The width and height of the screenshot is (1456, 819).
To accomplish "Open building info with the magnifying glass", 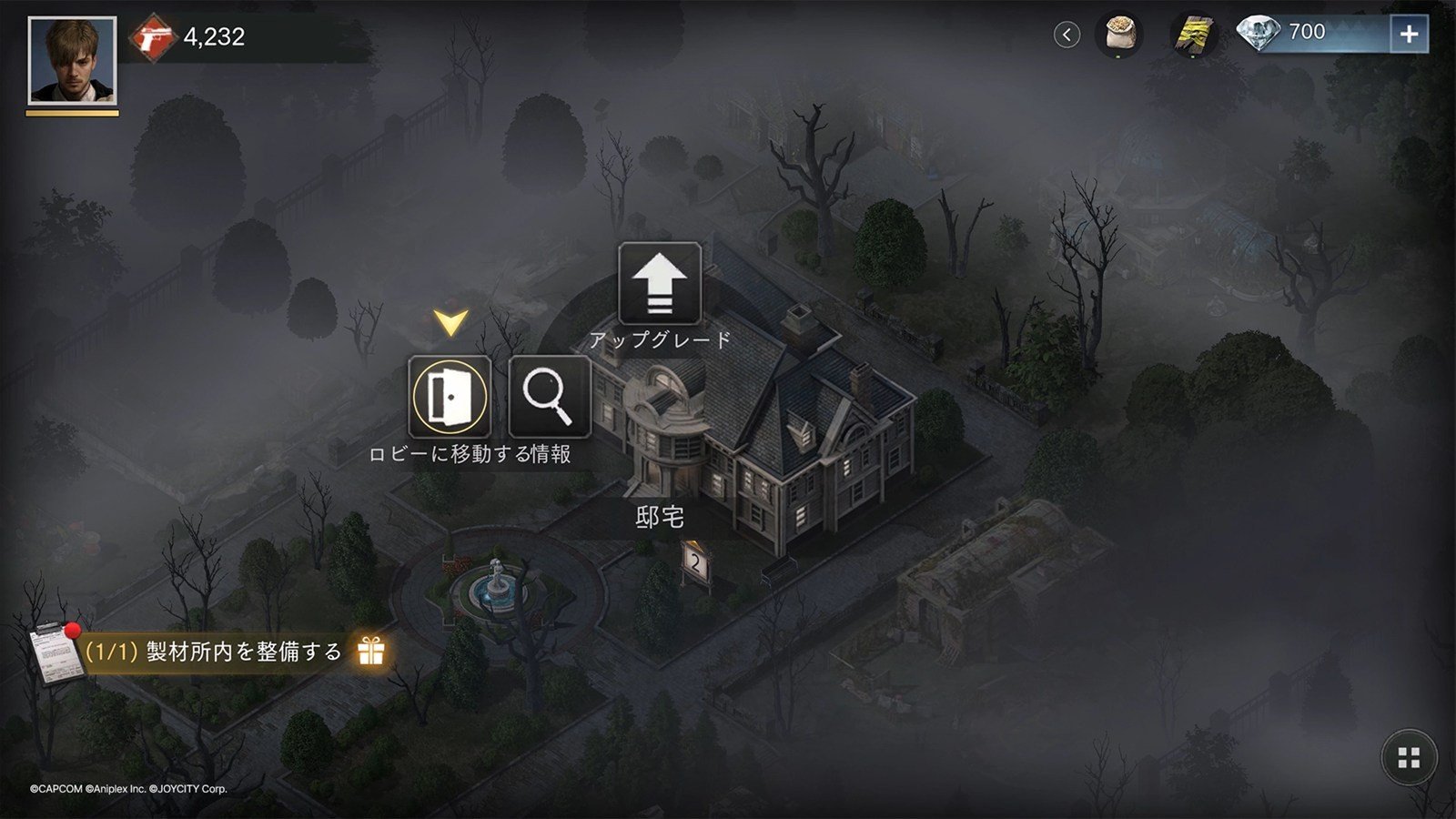I will (x=549, y=397).
